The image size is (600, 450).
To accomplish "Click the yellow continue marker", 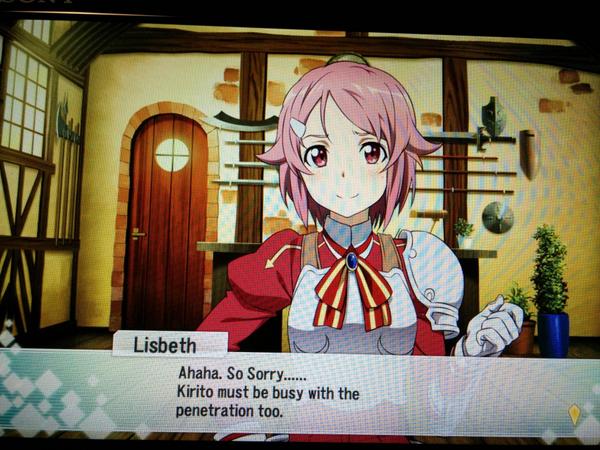I will (x=574, y=414).
